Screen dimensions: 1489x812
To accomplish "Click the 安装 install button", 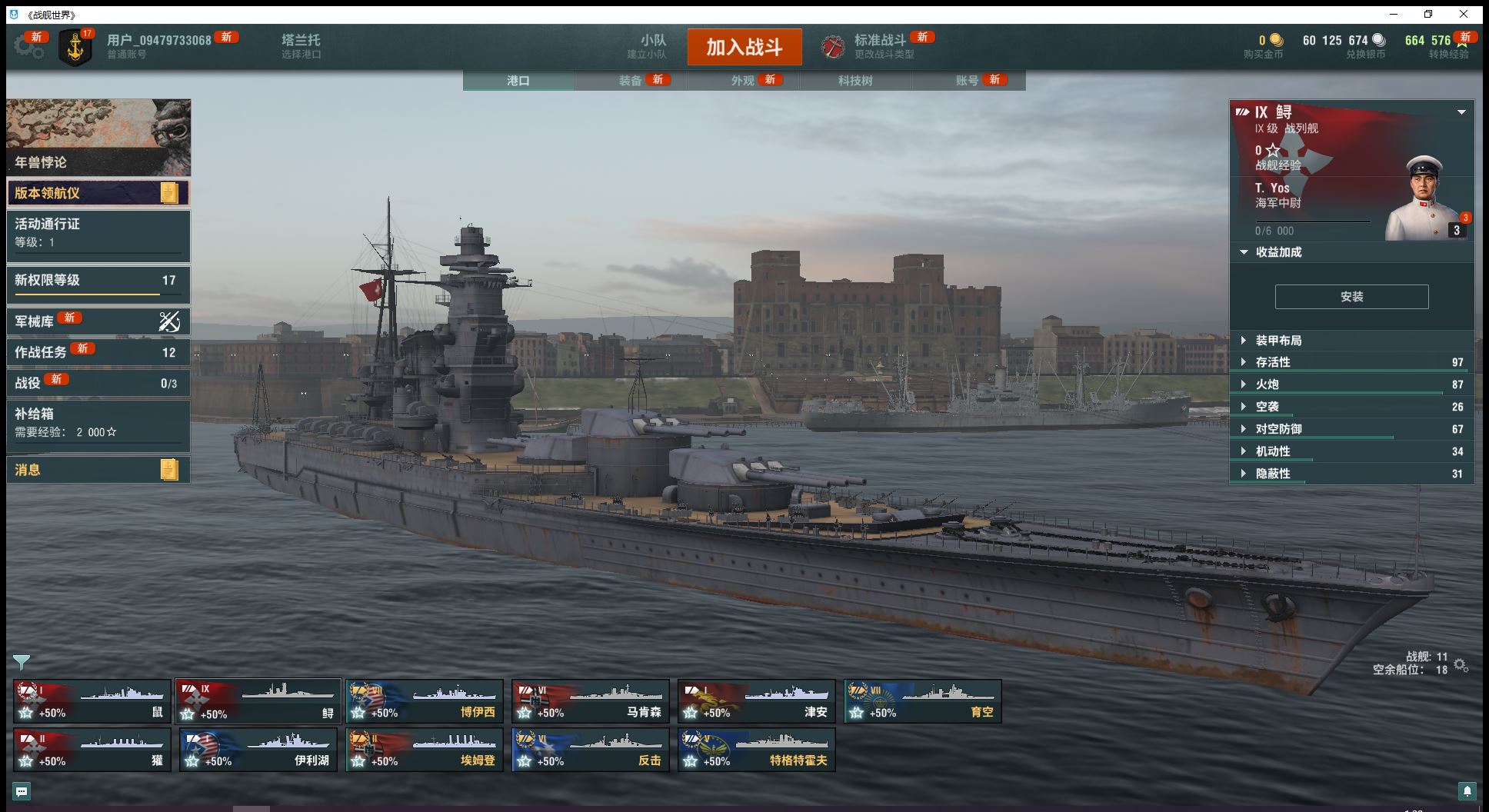I will pos(1351,297).
